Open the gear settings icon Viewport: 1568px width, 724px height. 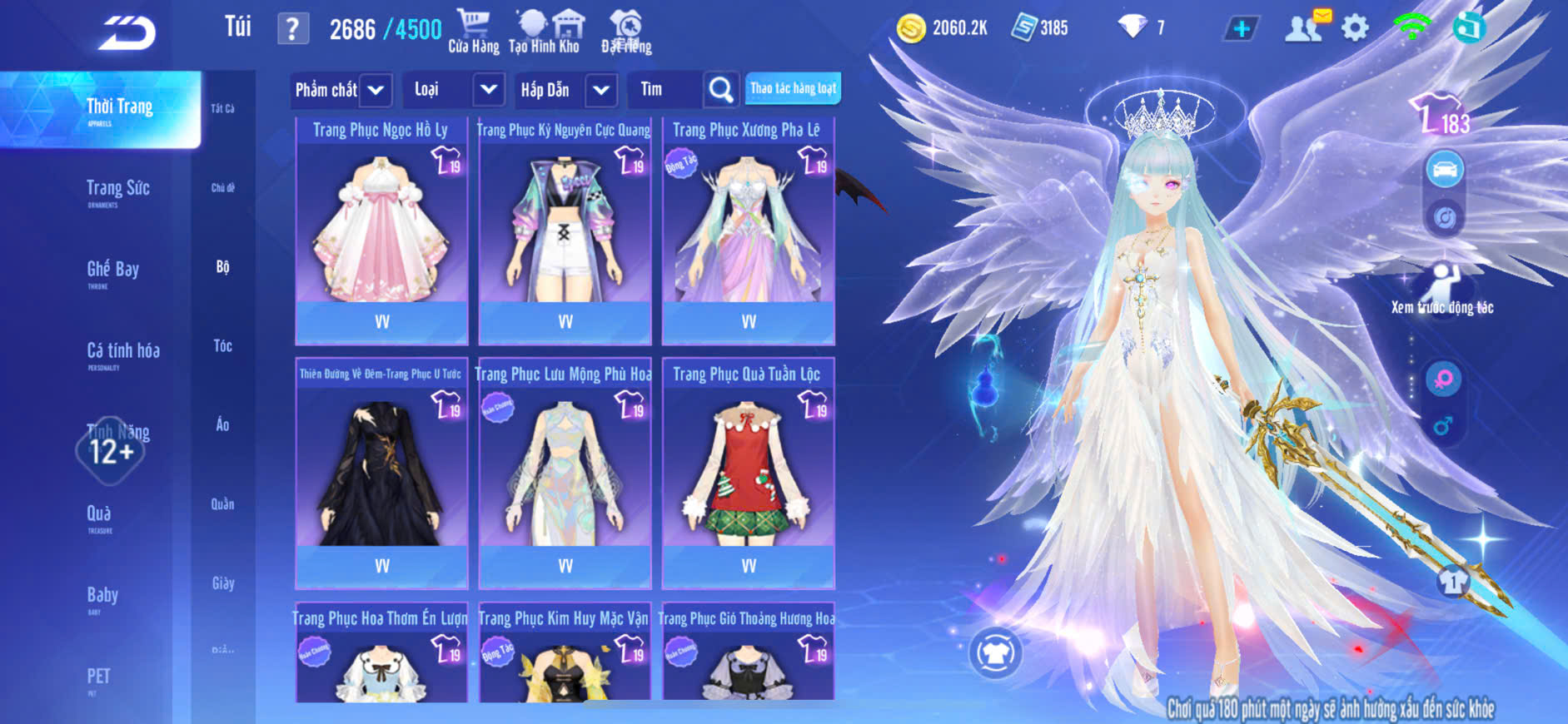click(1355, 28)
